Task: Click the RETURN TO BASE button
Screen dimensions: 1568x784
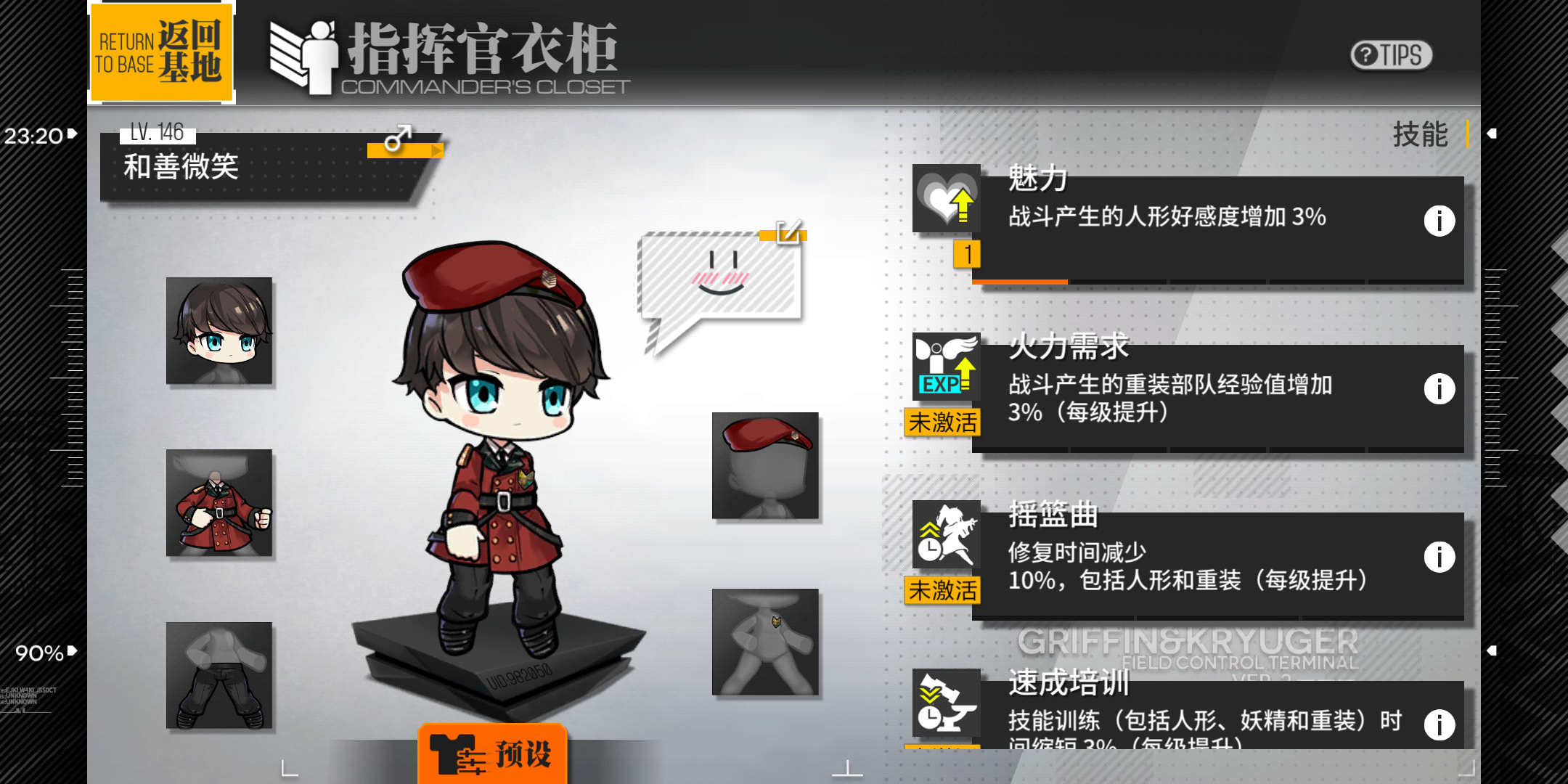Action: [161, 51]
